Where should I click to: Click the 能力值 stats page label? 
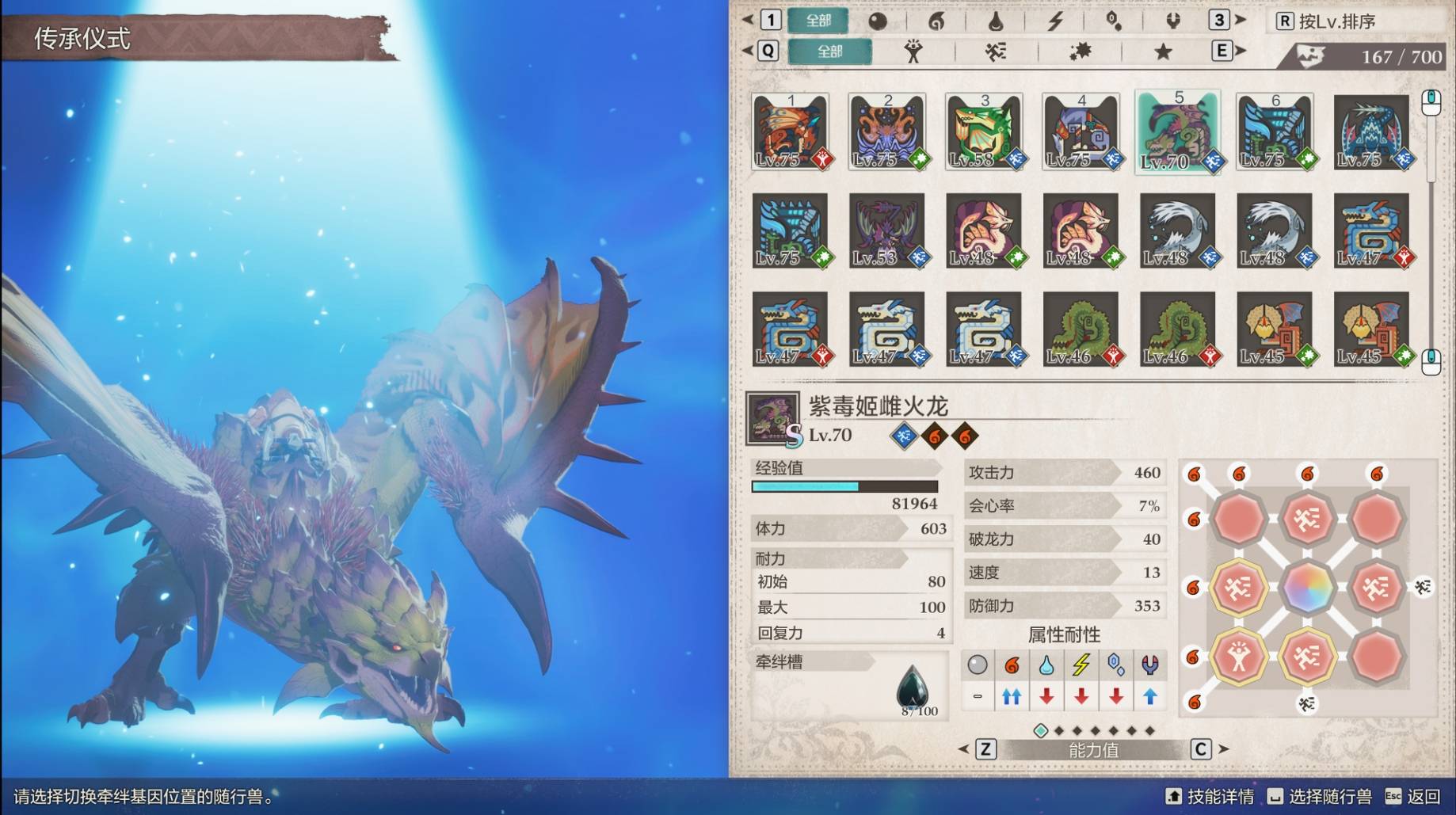pyautogui.click(x=1093, y=749)
